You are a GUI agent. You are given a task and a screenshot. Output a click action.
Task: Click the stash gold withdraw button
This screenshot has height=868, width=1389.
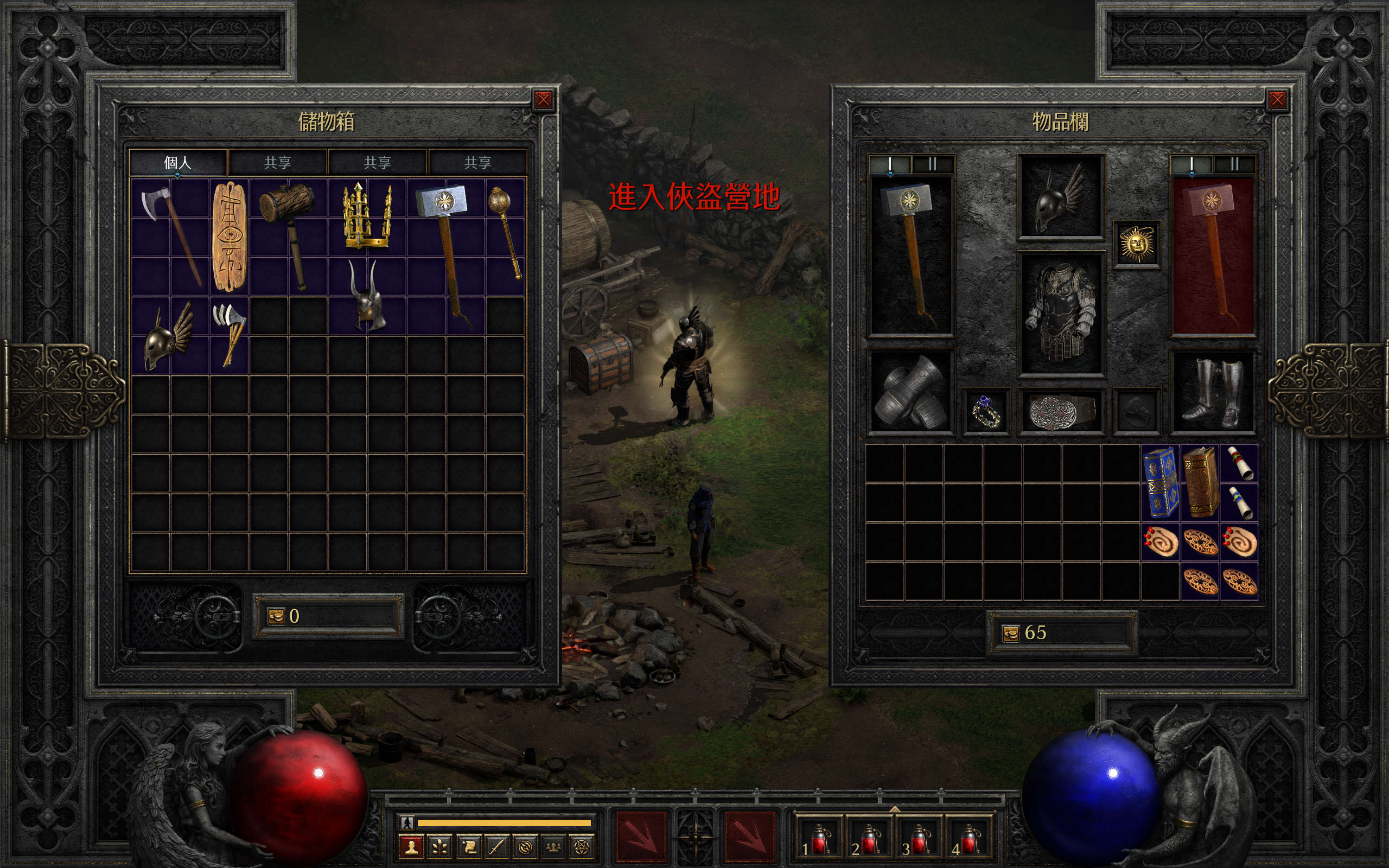pos(276,616)
